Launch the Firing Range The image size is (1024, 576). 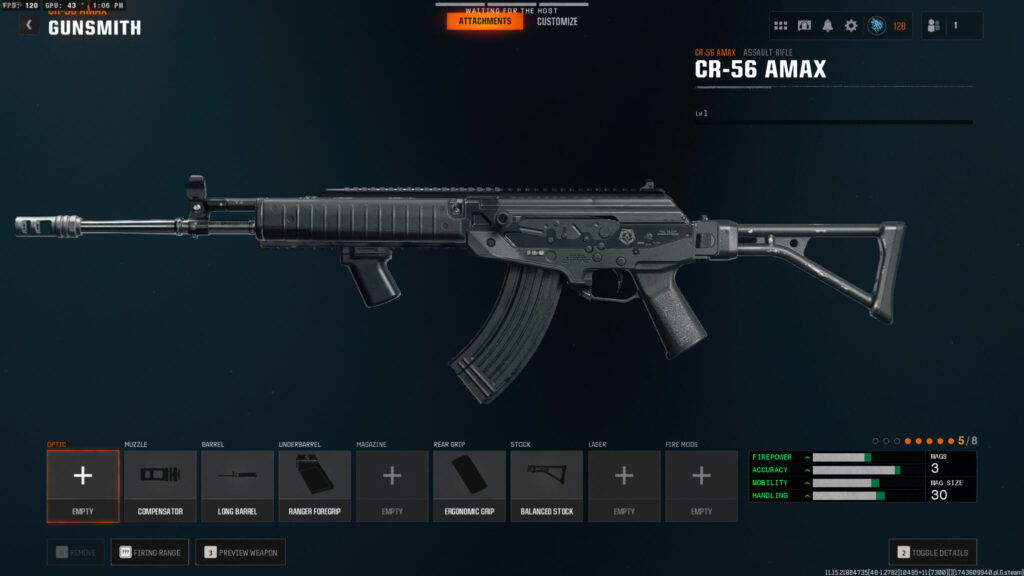coord(150,552)
